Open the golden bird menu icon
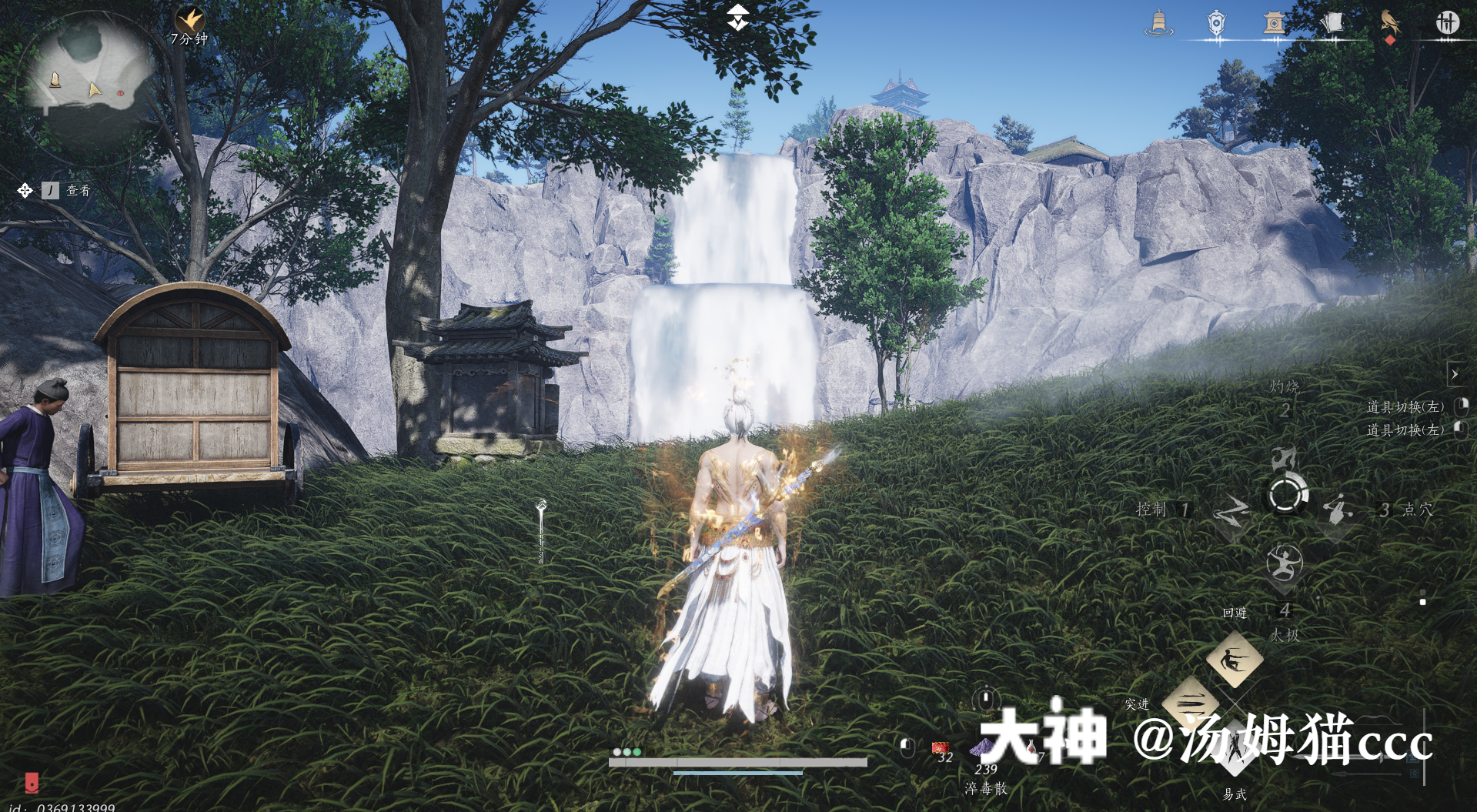 1389,22
